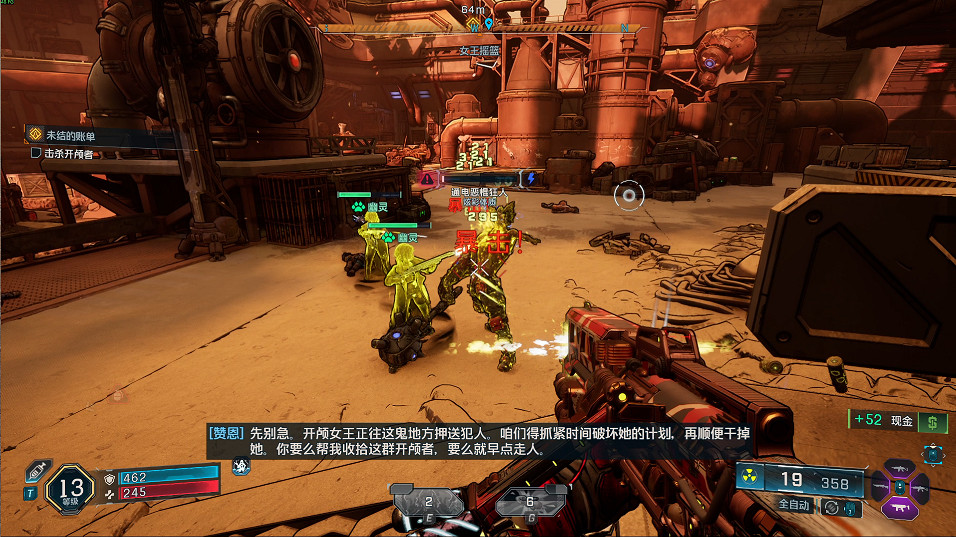Toggle the 全自动 fire mode label
956x537 pixels.
coord(797,505)
